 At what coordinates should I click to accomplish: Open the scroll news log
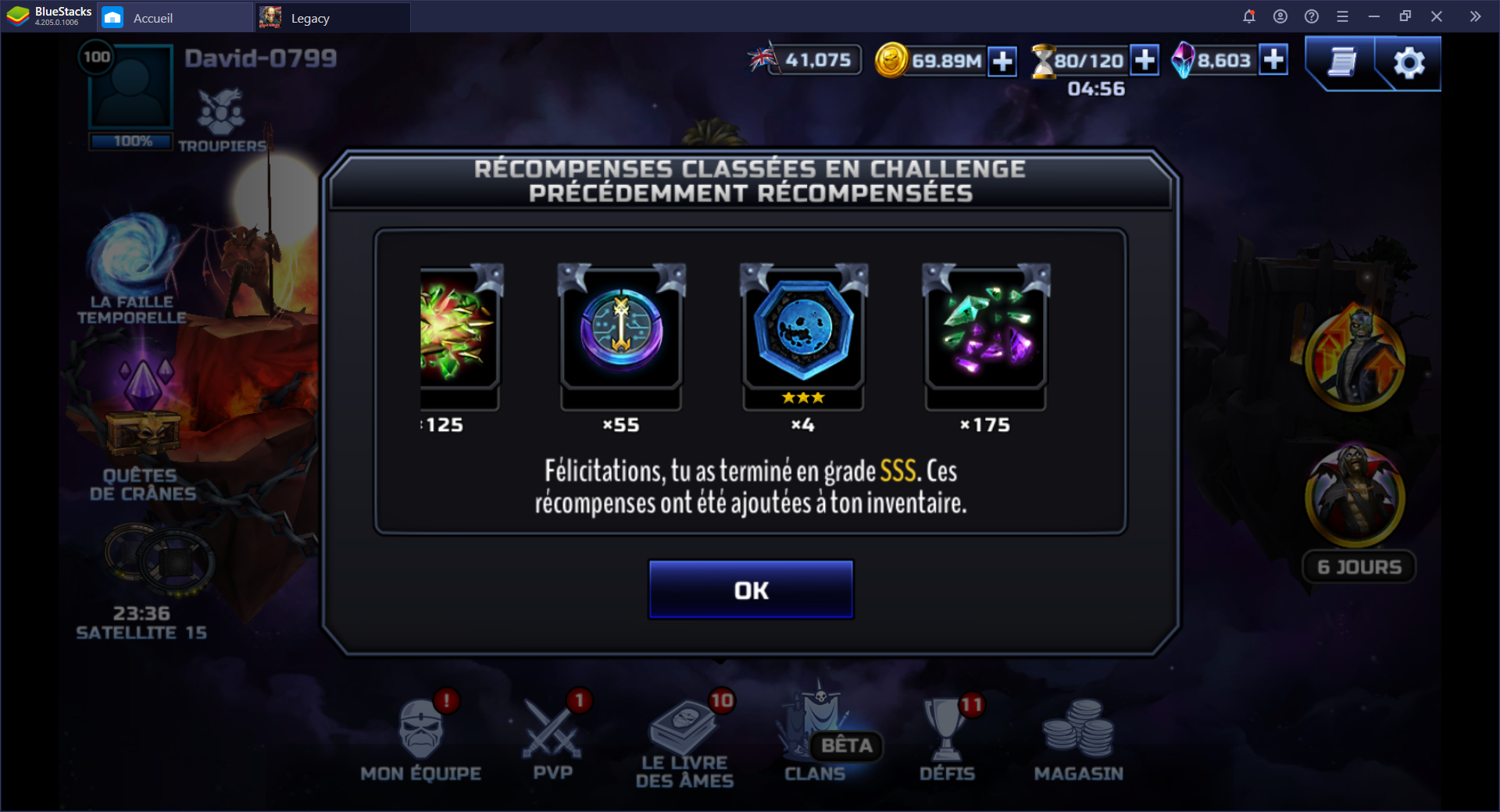[x=1341, y=62]
